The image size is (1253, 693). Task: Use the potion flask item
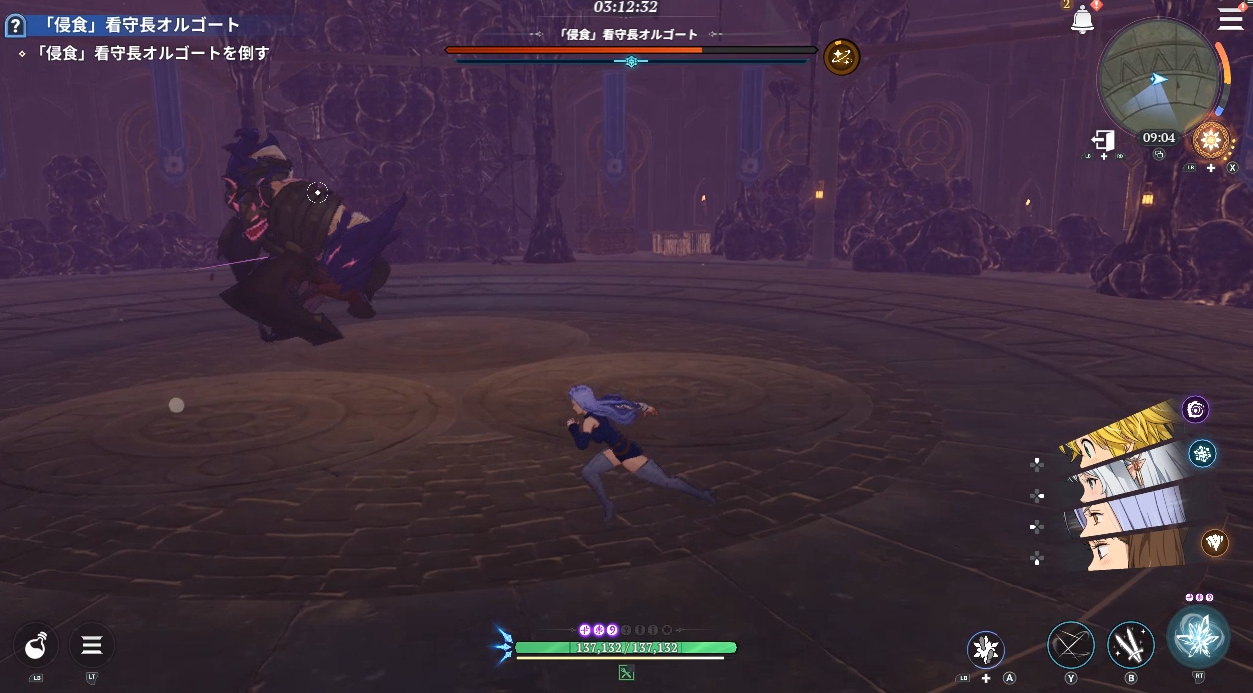36,645
